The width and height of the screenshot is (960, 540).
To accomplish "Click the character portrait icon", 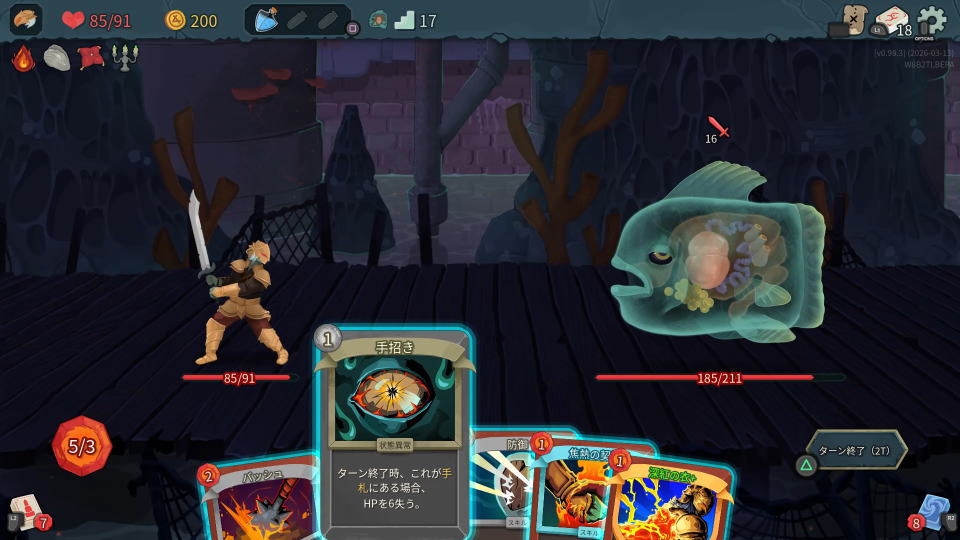I will tap(26, 20).
